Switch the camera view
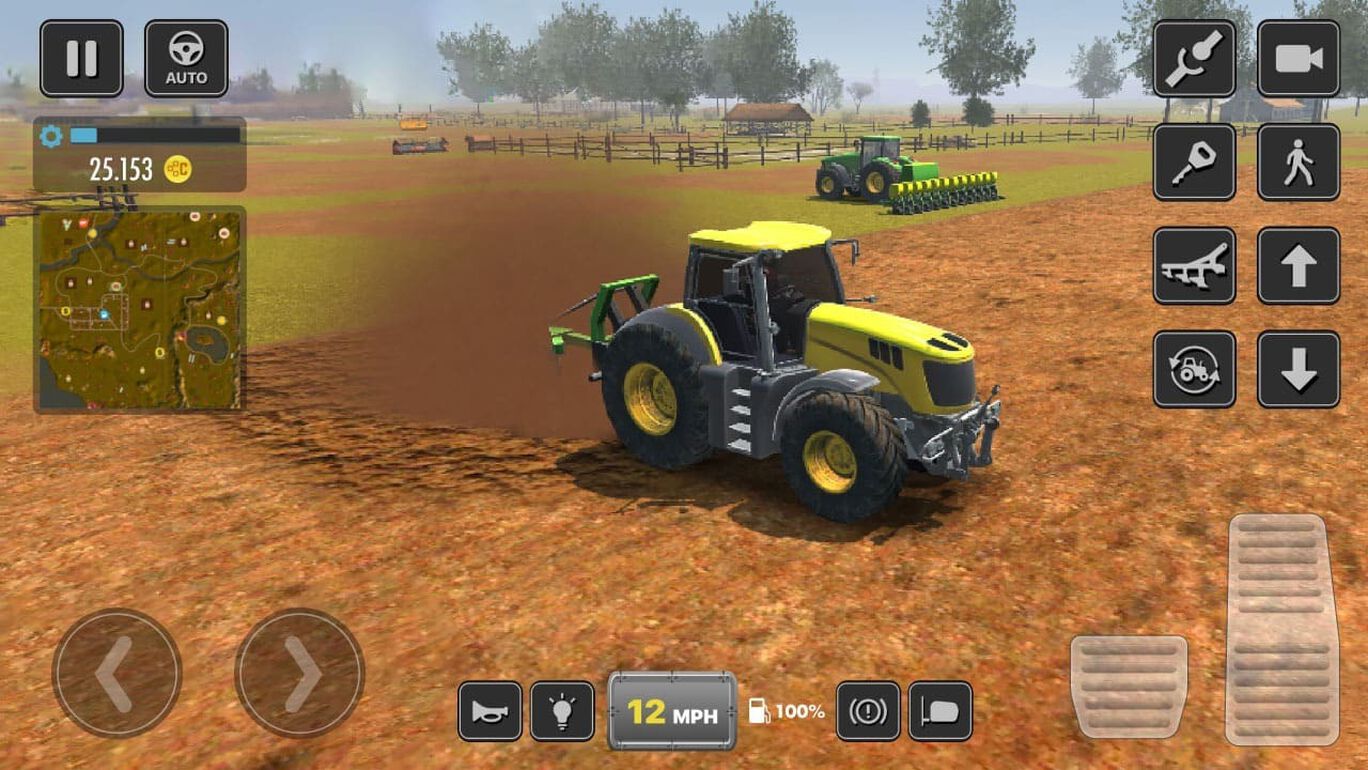The image size is (1368, 770). pyautogui.click(x=1298, y=59)
